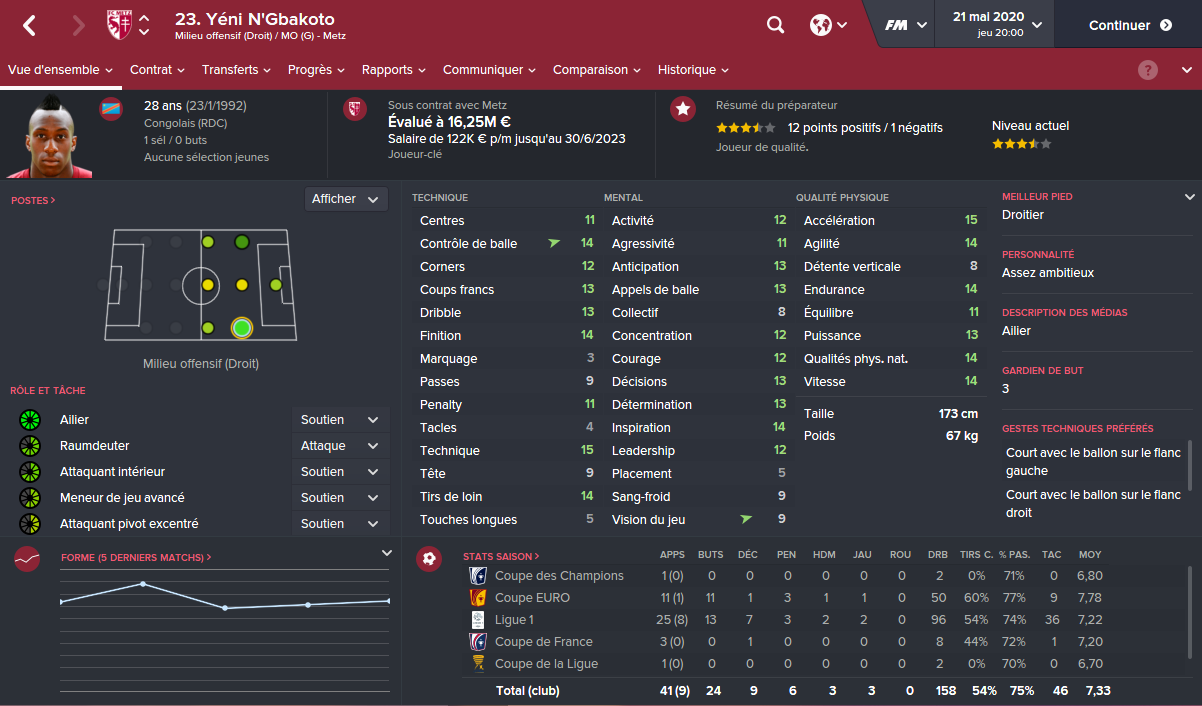Screen dimensions: 1202x706
Task: Open the Comparaison menu
Action: 597,70
